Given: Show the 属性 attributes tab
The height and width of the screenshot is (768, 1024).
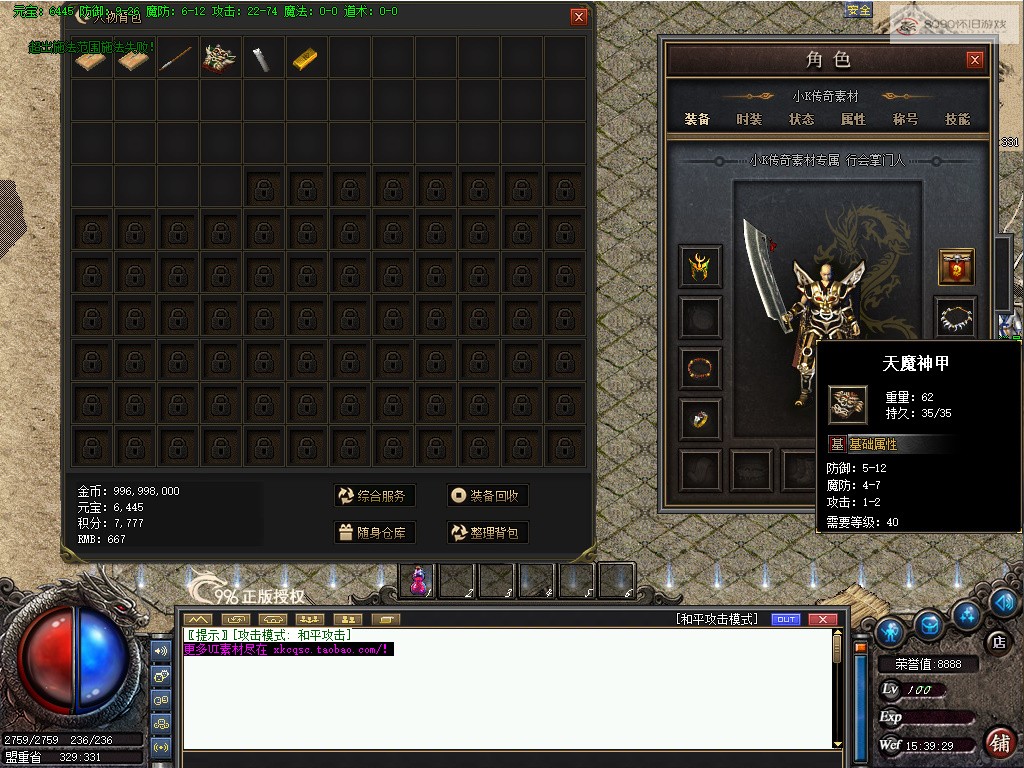Looking at the screenshot, I should point(853,119).
